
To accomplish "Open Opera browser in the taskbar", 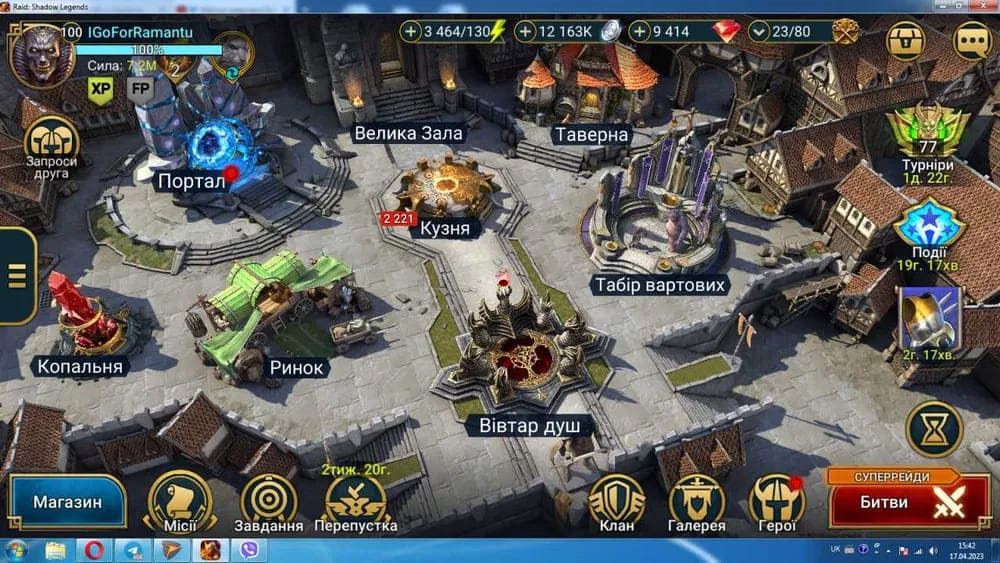I will click(93, 550).
